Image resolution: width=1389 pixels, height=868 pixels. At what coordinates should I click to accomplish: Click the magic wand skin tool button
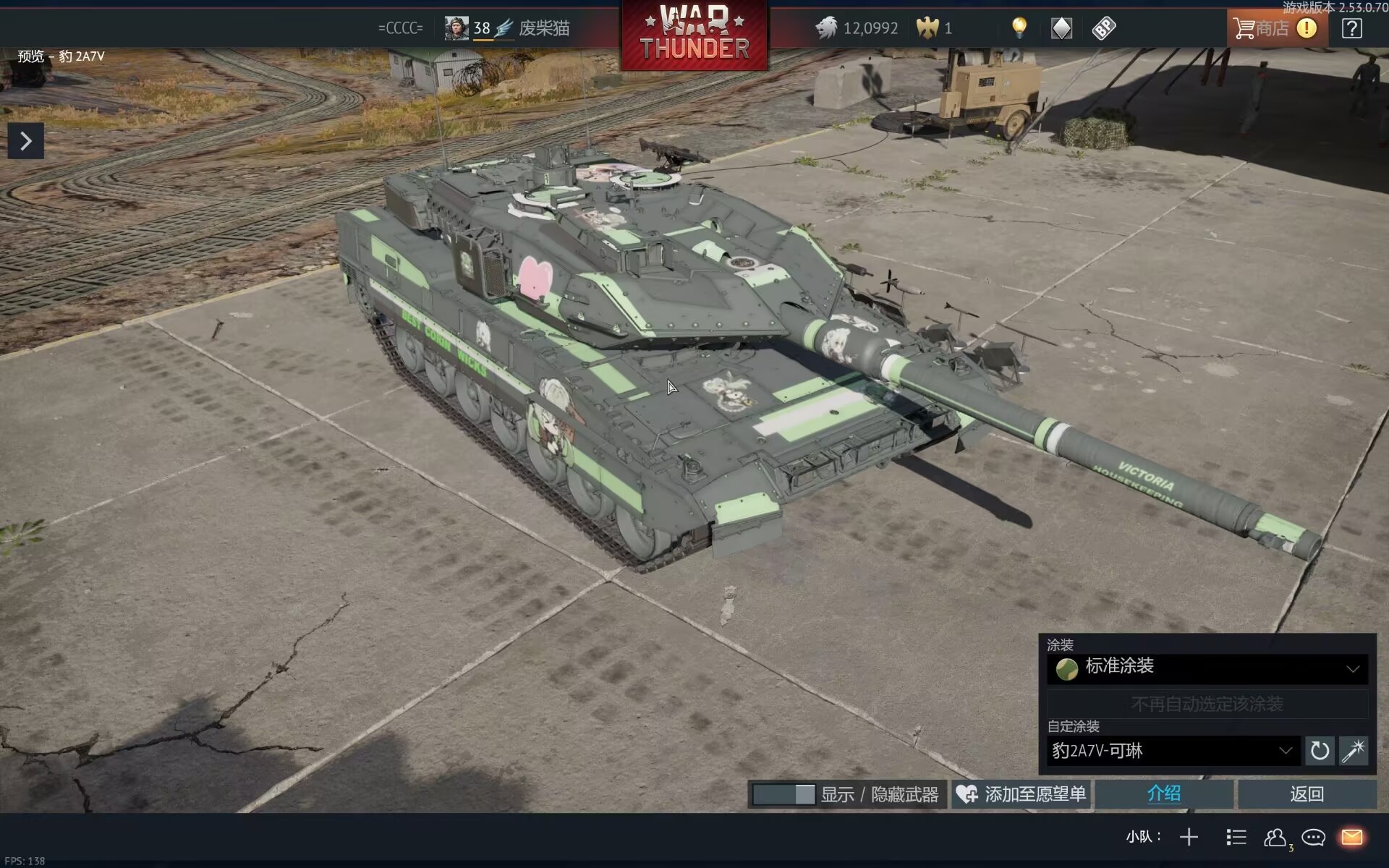(1353, 751)
